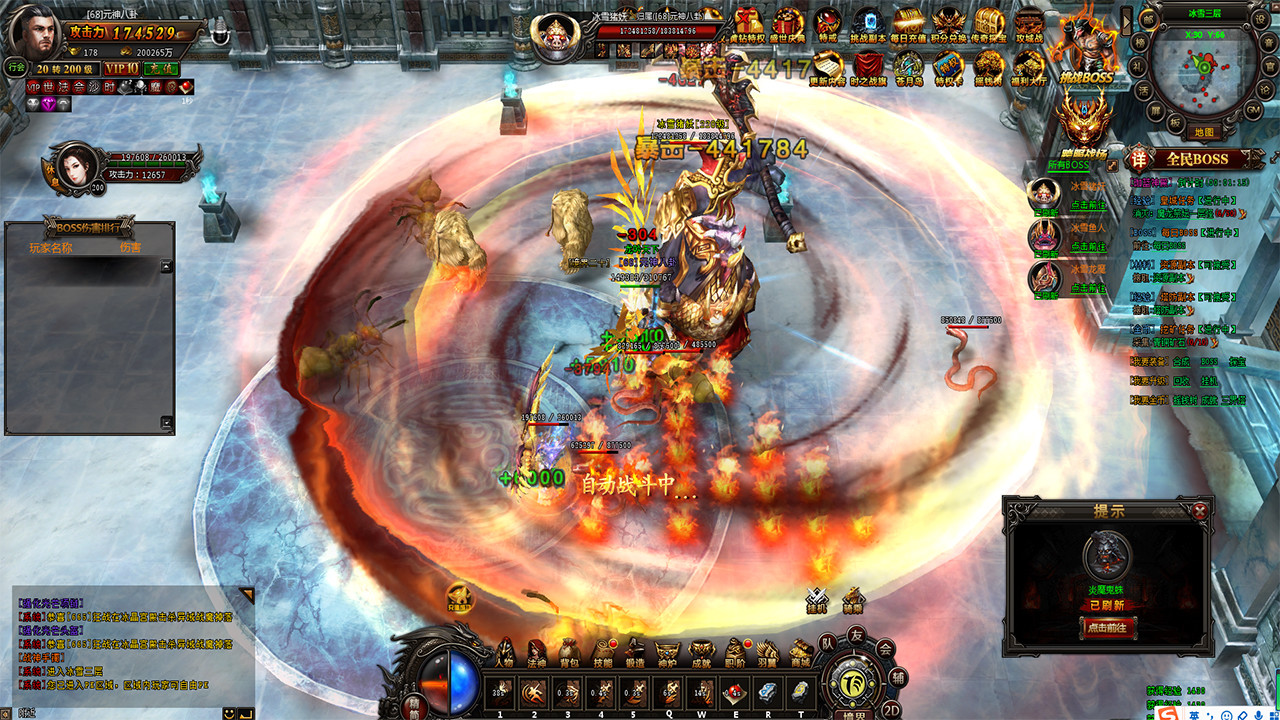Viewport: 1280px width, 720px height.
Task: Click 点击前往 next to 冰雪鱼人
Action: 1089,246
